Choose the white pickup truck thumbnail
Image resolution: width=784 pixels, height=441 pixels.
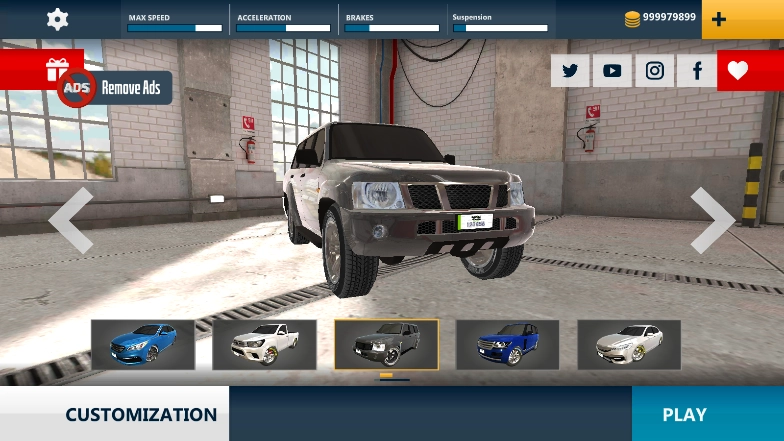pos(264,344)
